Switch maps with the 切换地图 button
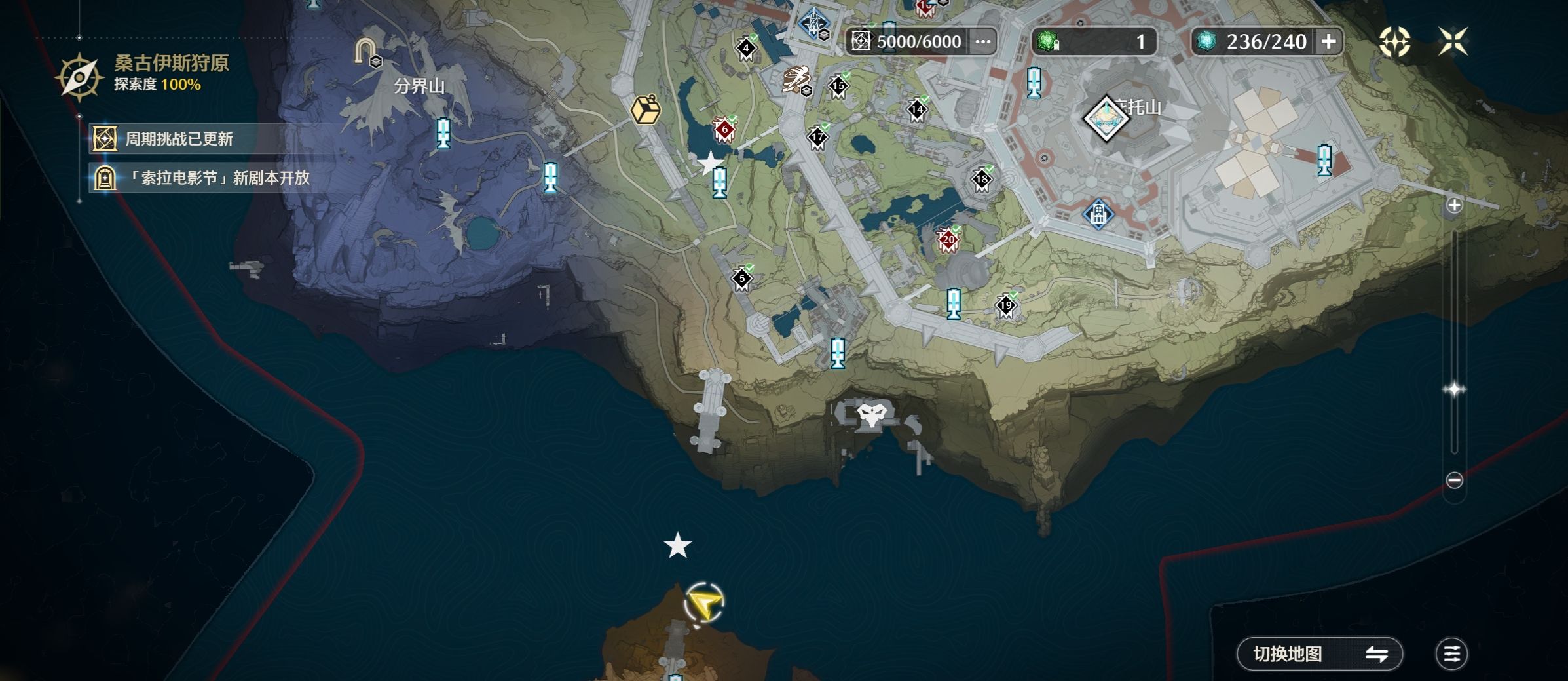The image size is (1568, 681). click(x=1319, y=653)
